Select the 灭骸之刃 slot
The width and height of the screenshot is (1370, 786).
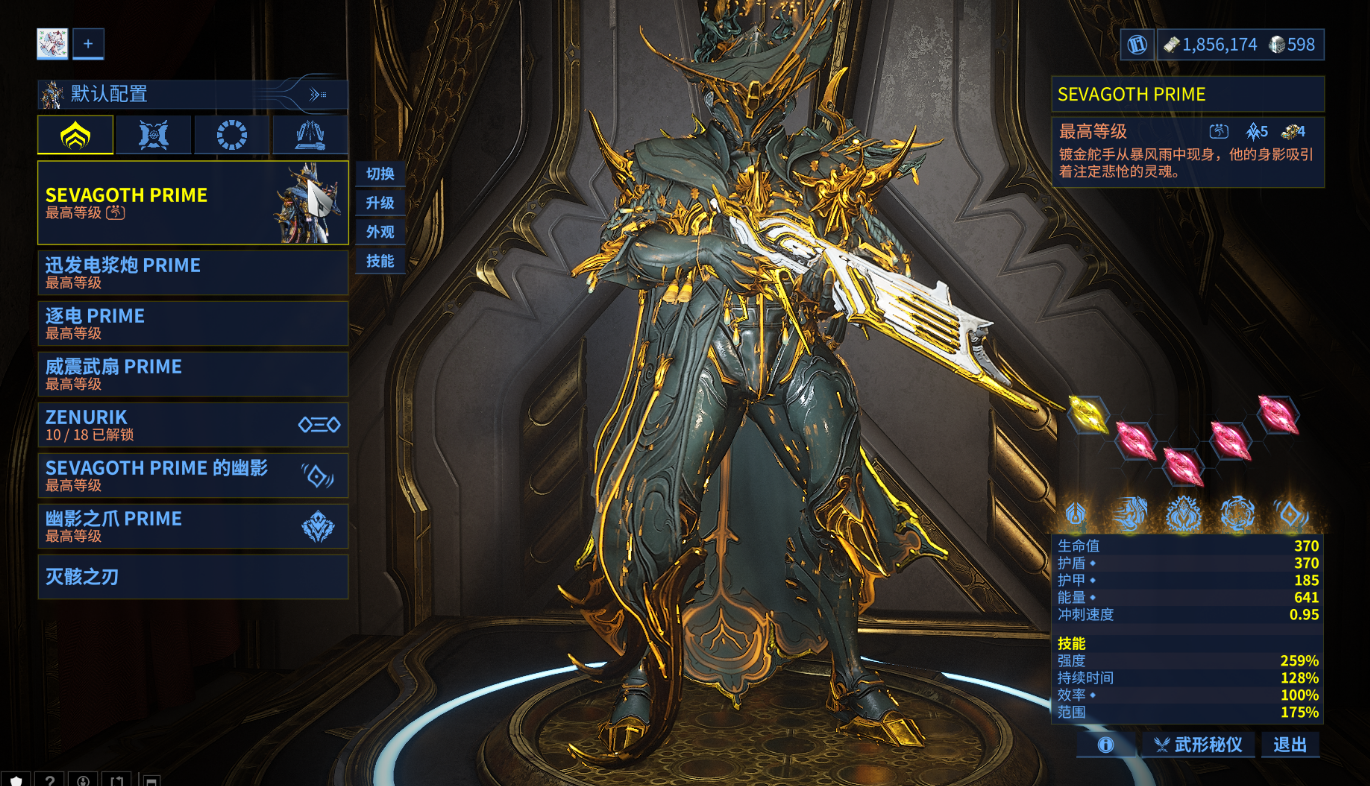(192, 577)
